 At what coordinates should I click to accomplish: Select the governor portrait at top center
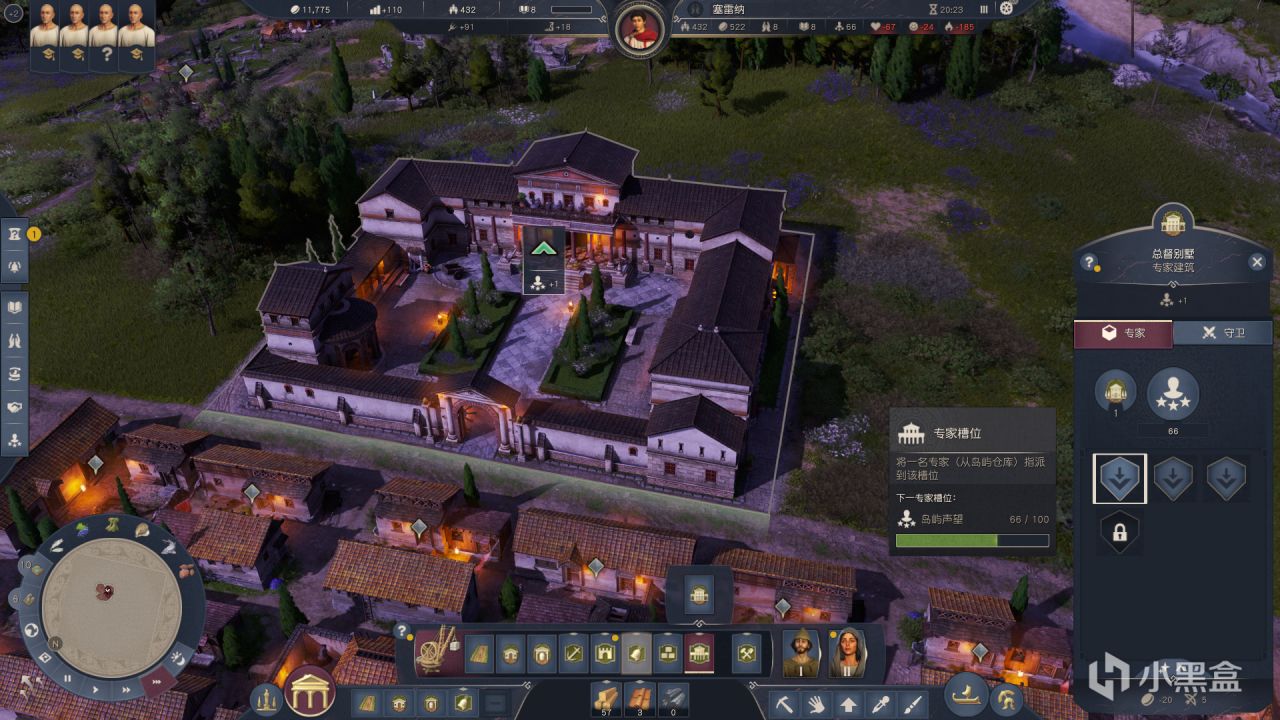pyautogui.click(x=640, y=29)
